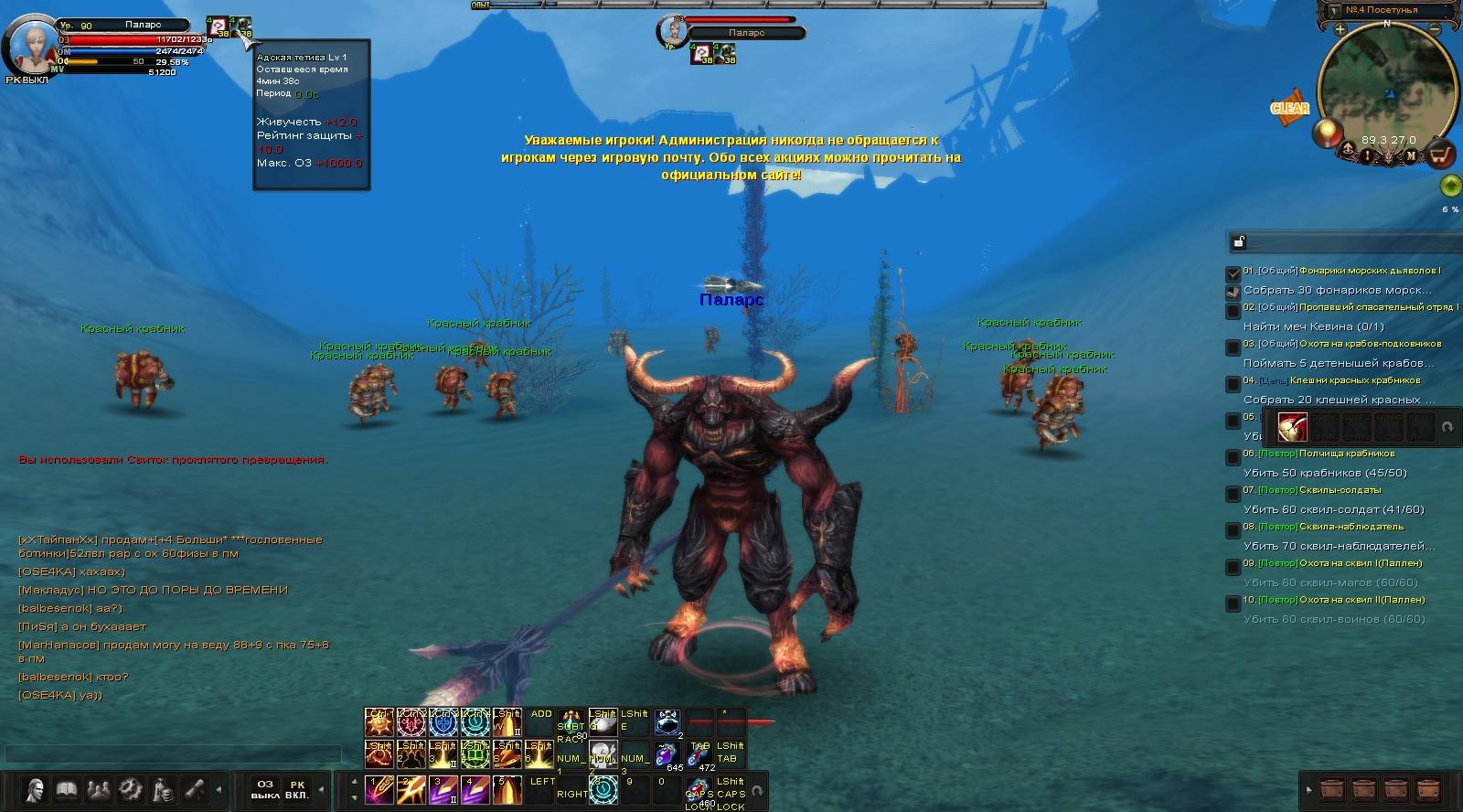The image size is (1463, 812).
Task: Open the open-book menu icon
Action: (x=67, y=789)
